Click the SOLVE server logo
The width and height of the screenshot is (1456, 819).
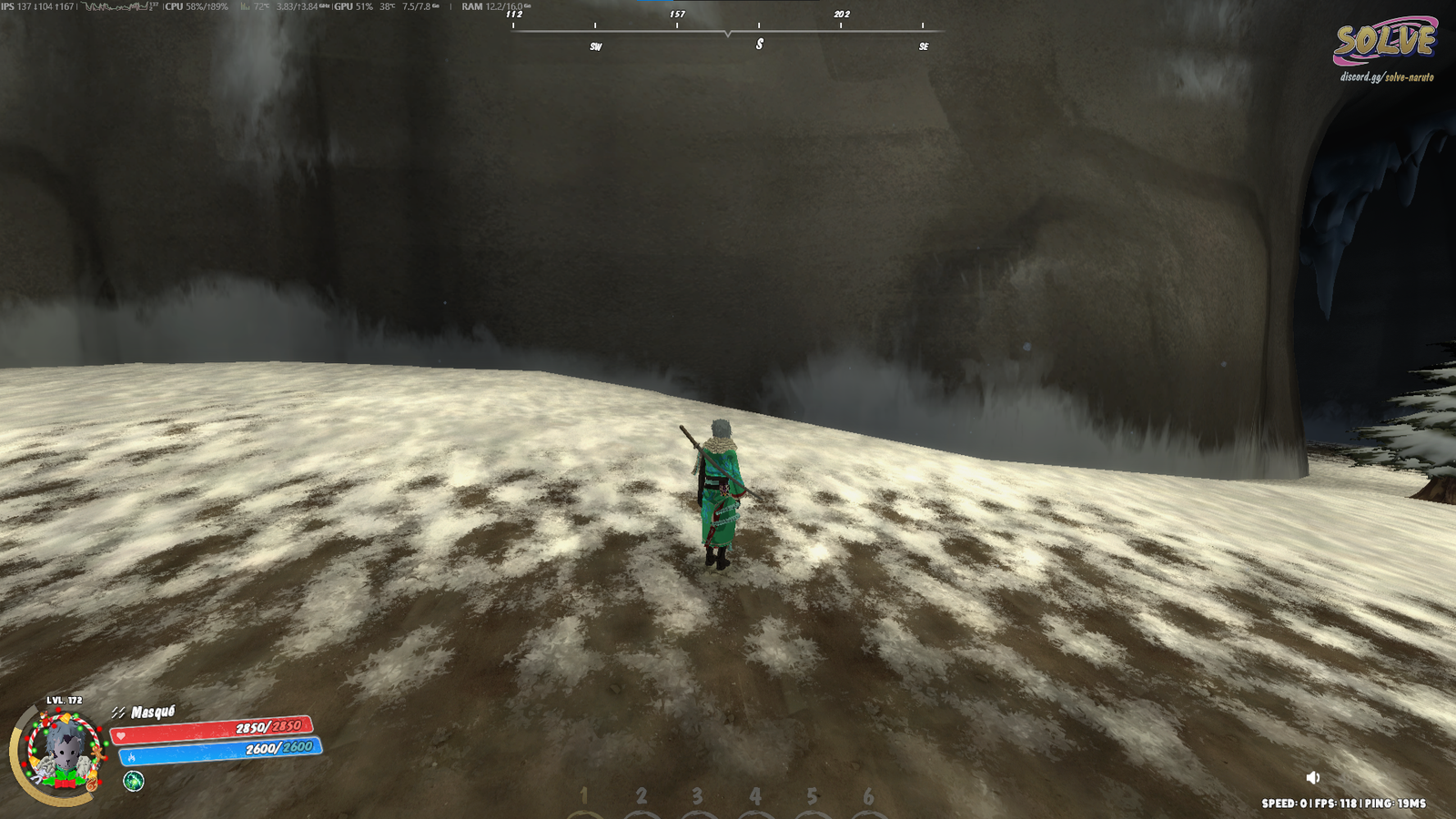(1384, 42)
